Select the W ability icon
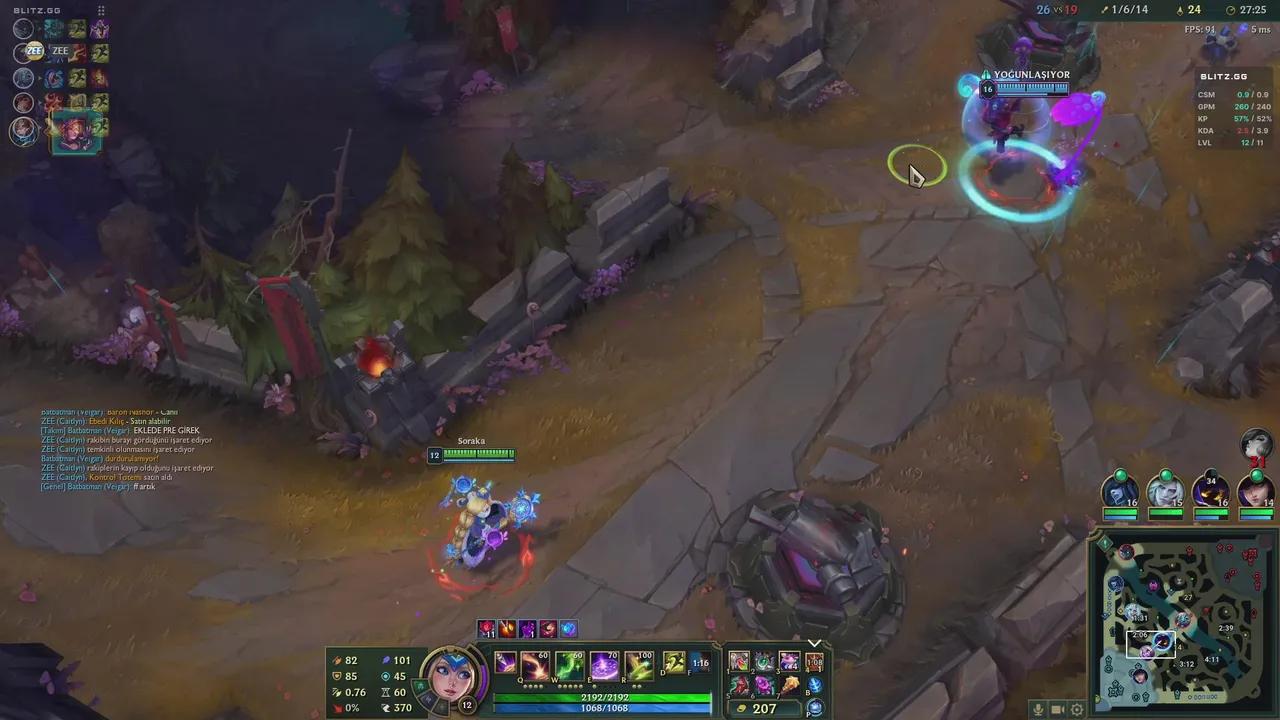 pyautogui.click(x=568, y=663)
